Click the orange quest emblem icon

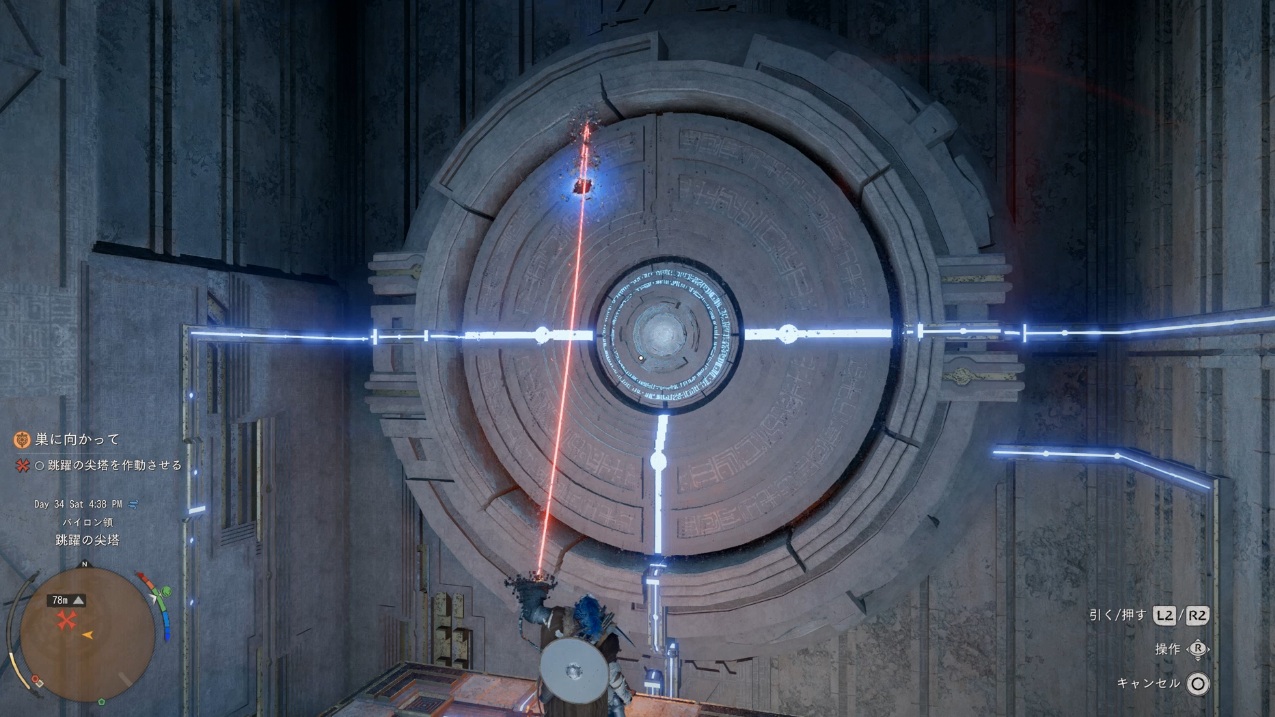pos(22,439)
